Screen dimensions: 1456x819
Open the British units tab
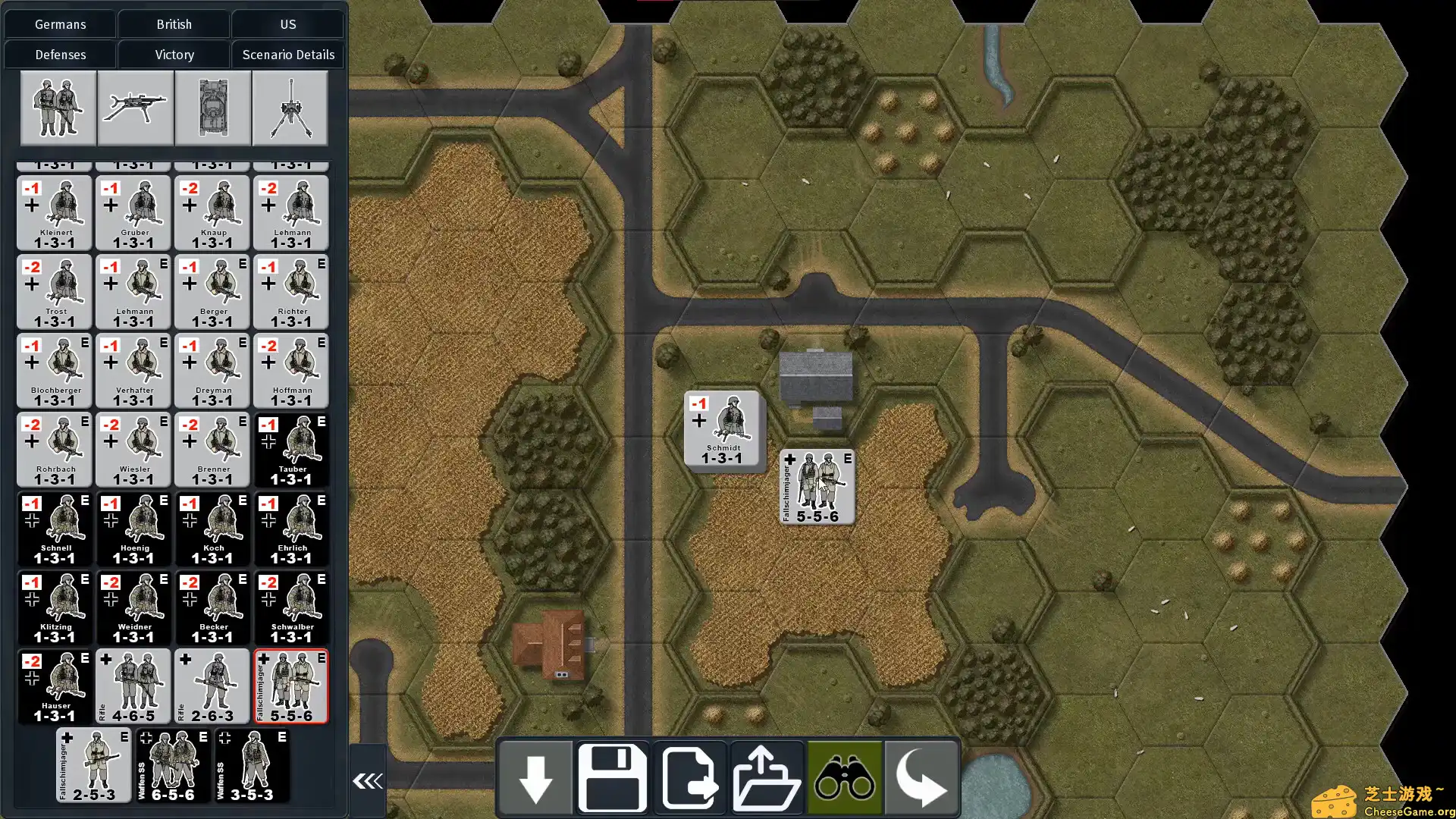coord(174,24)
